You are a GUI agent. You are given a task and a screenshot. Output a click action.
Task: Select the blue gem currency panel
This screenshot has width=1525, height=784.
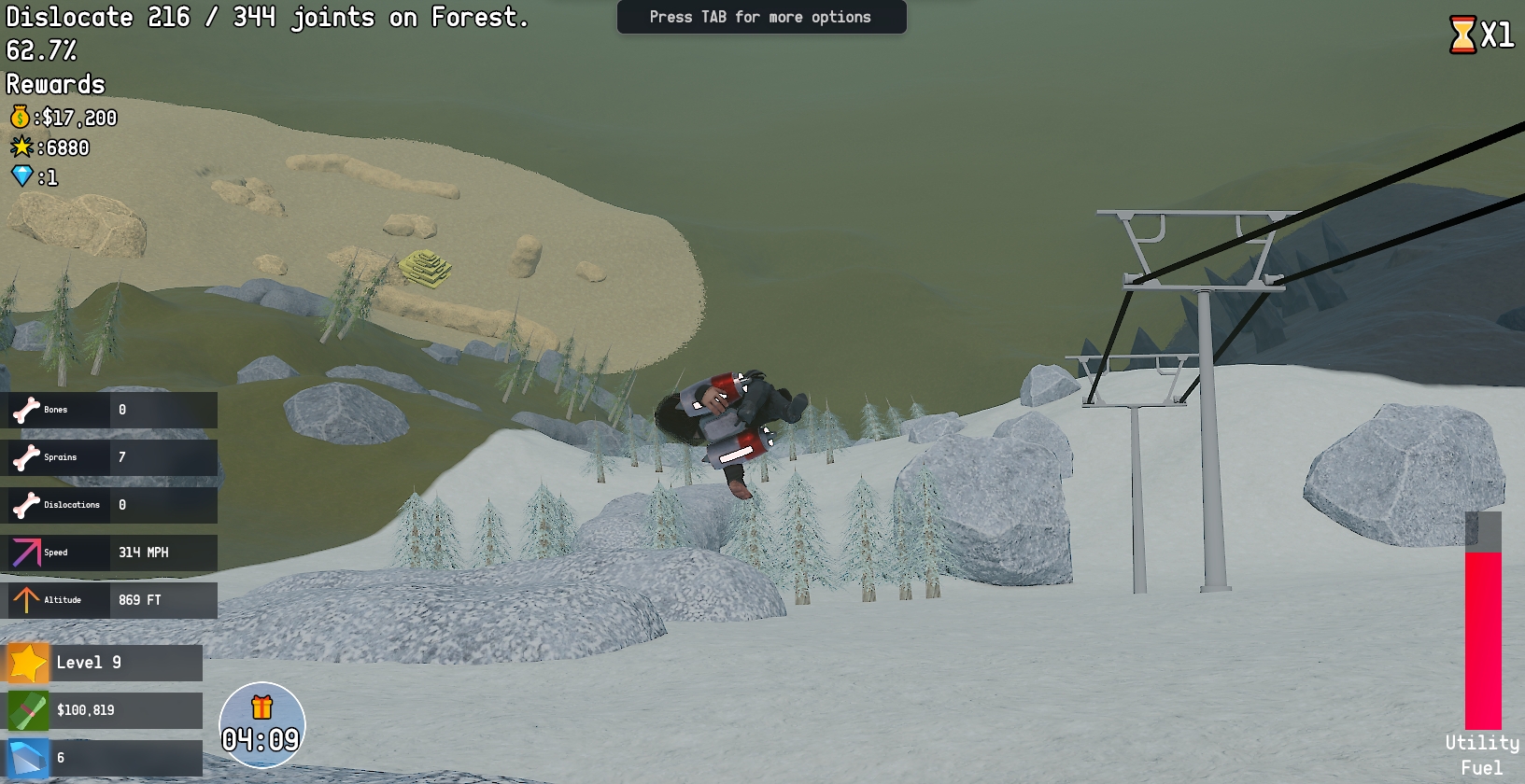[x=104, y=758]
